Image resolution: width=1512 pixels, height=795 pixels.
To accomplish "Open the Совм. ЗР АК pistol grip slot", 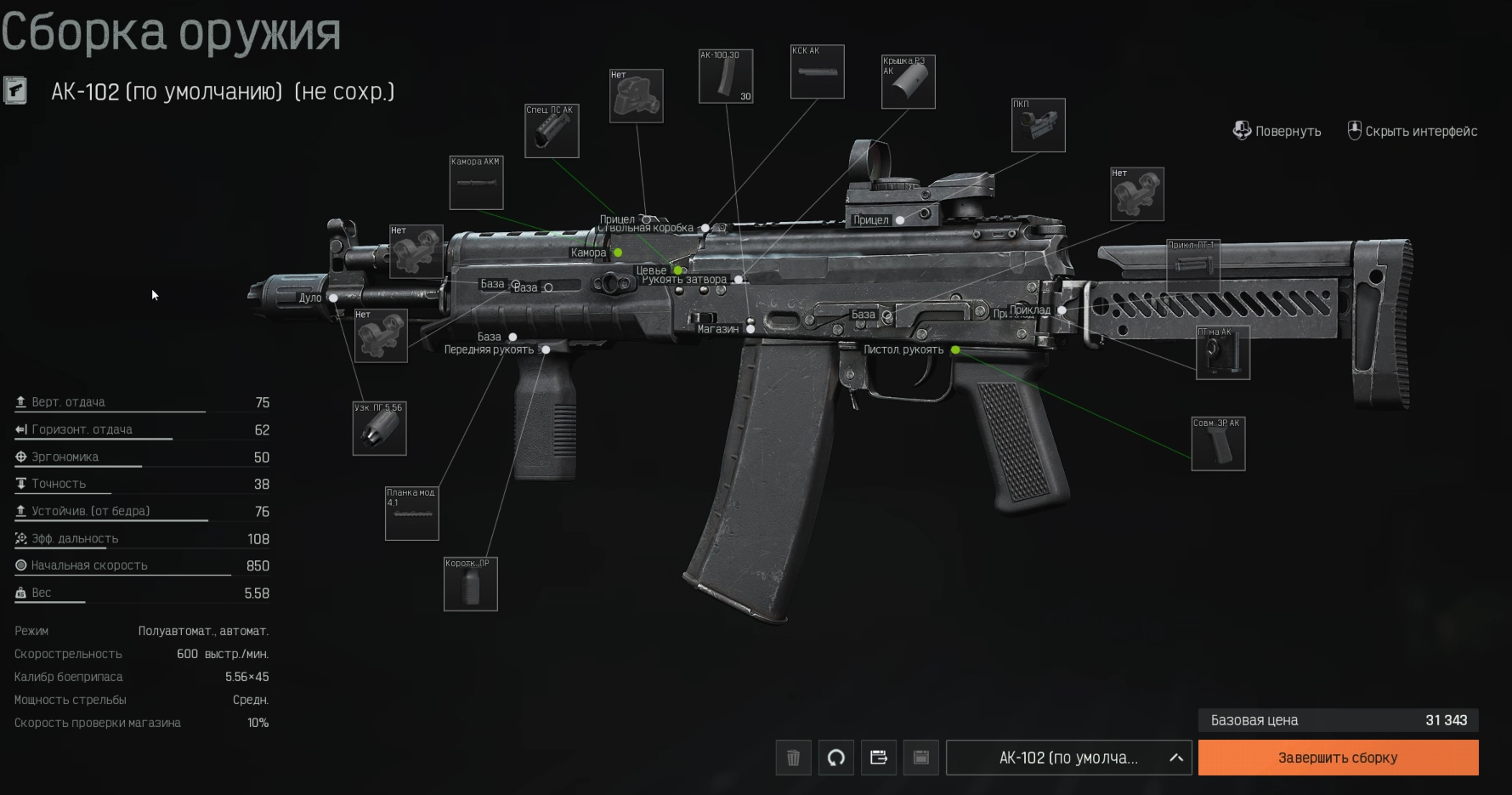I will (1218, 444).
